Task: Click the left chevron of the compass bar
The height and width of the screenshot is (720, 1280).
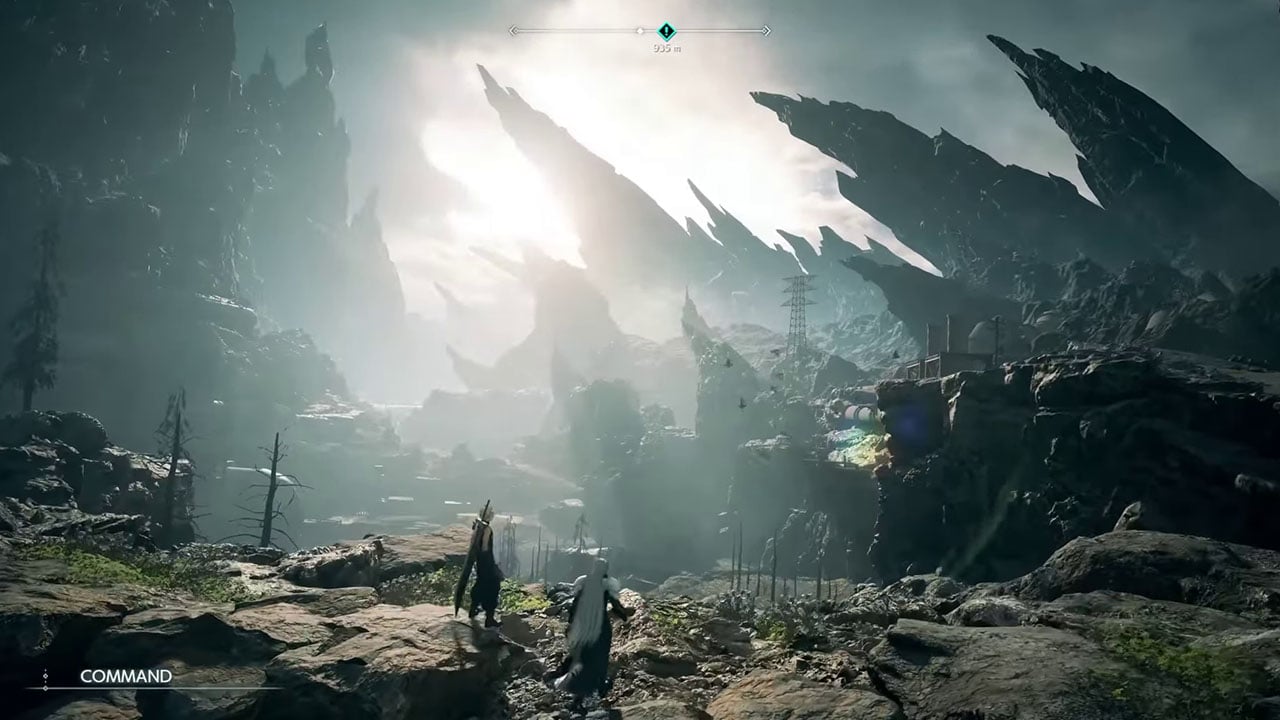Action: pyautogui.click(x=512, y=31)
